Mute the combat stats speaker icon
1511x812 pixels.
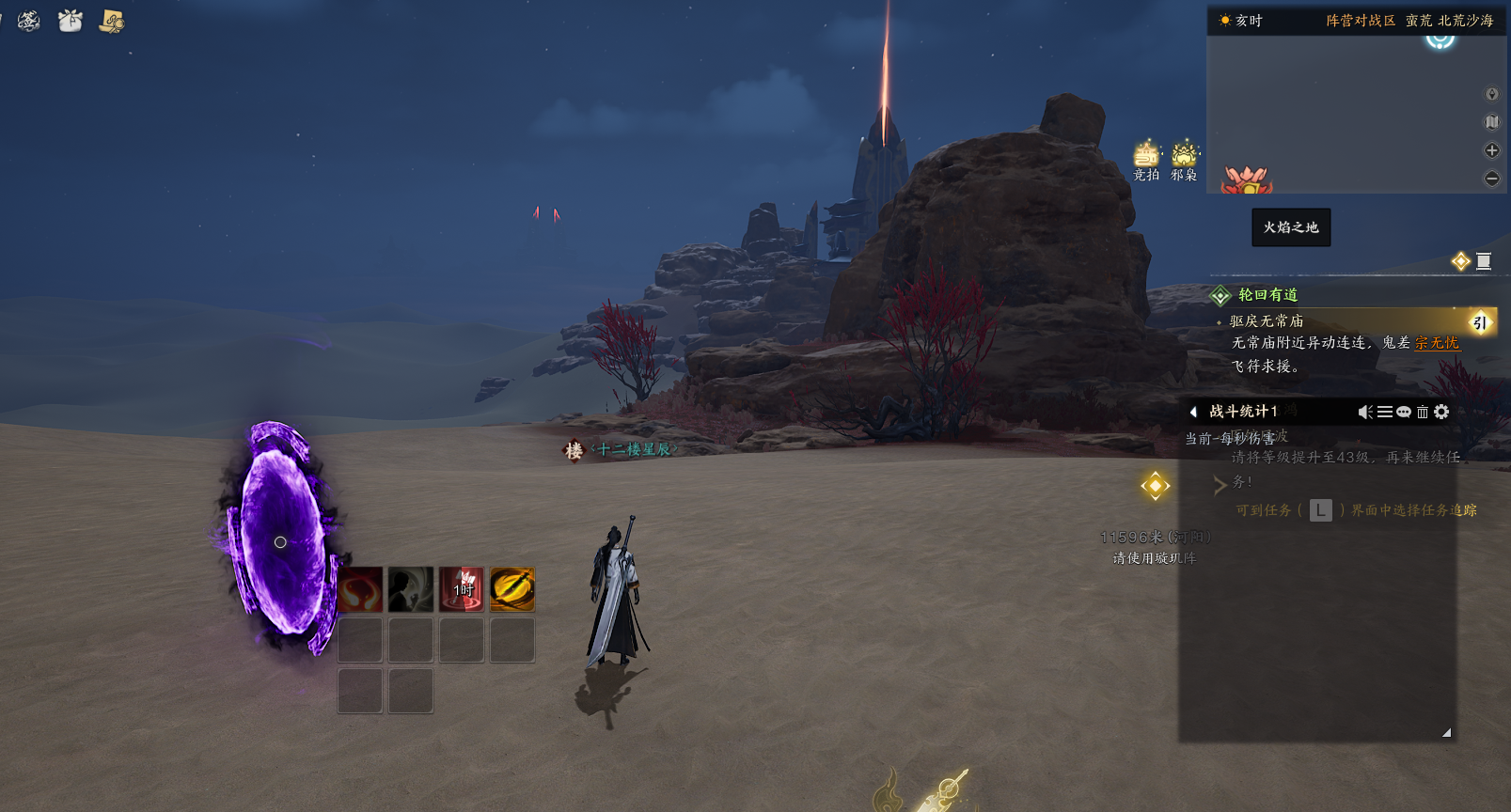(1365, 412)
